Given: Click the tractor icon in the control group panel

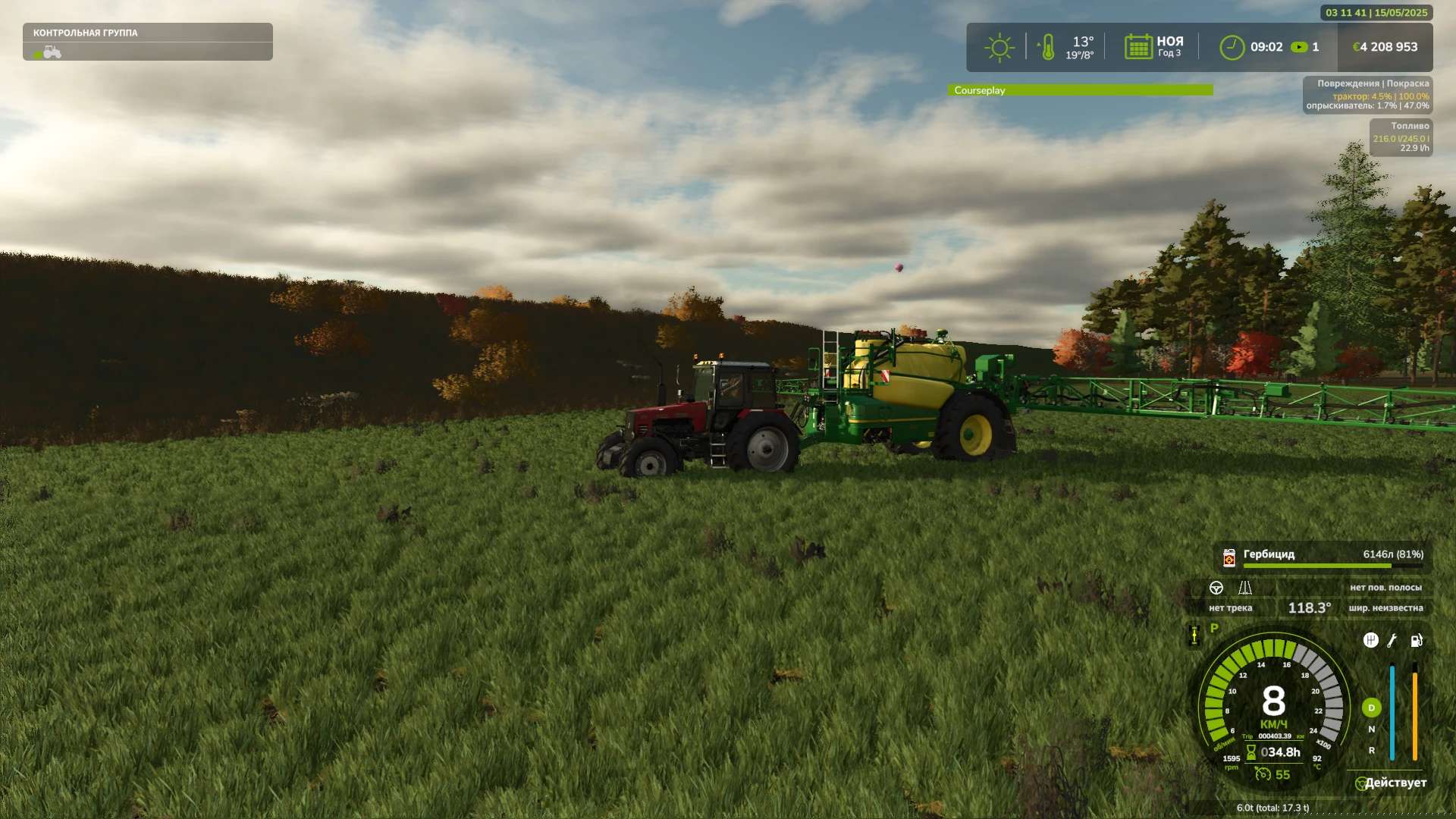Looking at the screenshot, I should [x=52, y=52].
